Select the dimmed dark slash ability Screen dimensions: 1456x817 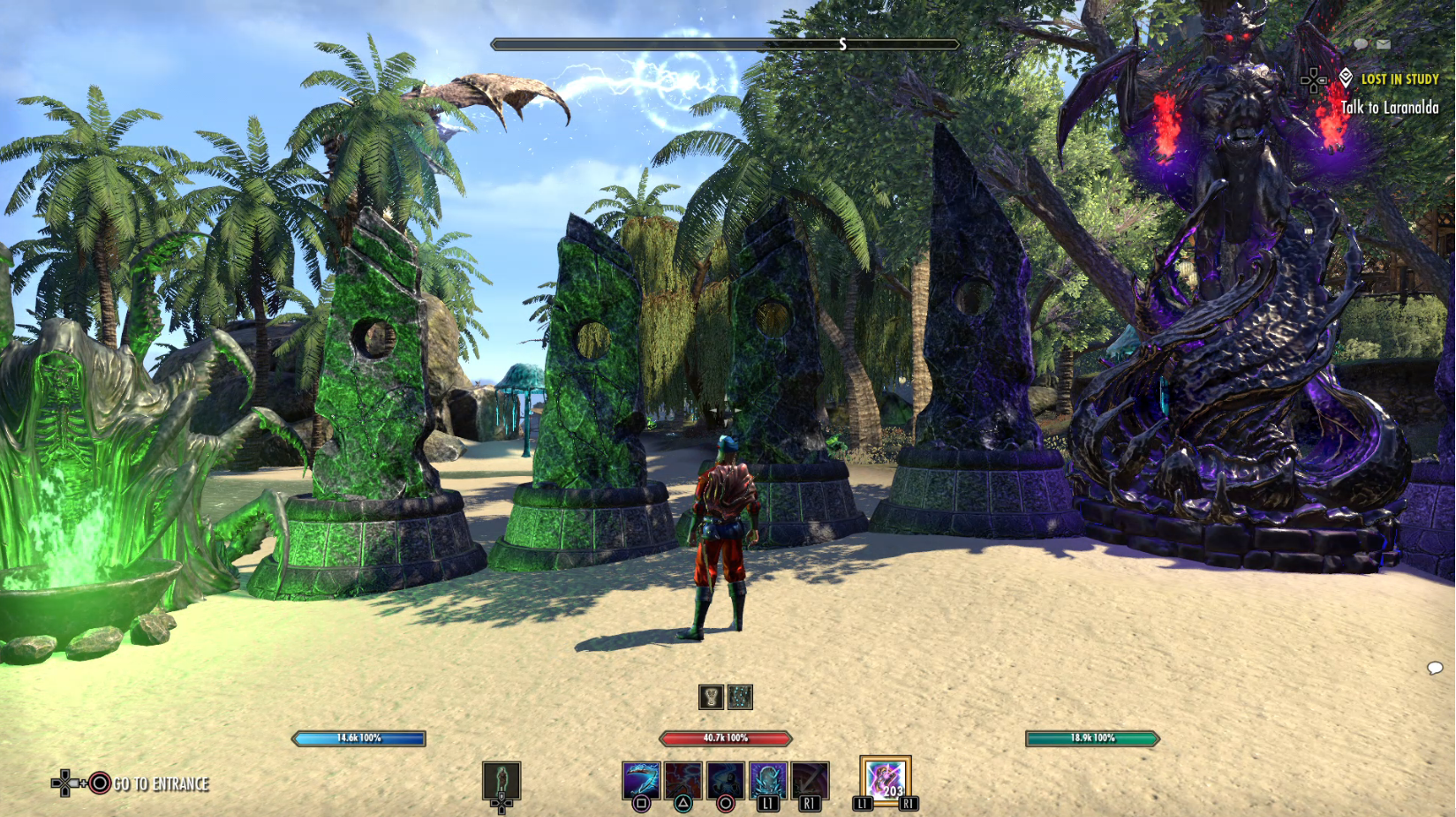click(x=810, y=781)
